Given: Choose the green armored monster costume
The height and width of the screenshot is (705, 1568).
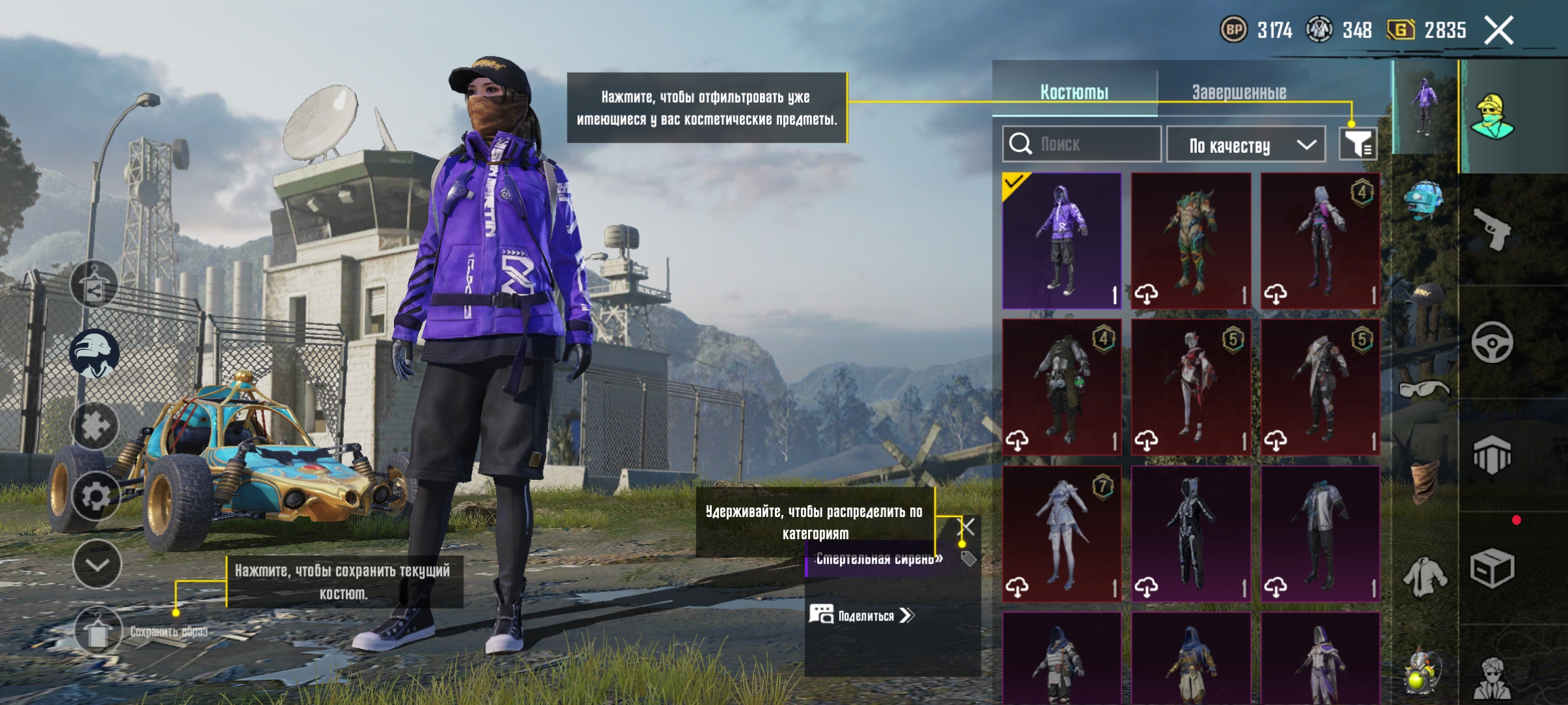Looking at the screenshot, I should click(x=1191, y=241).
